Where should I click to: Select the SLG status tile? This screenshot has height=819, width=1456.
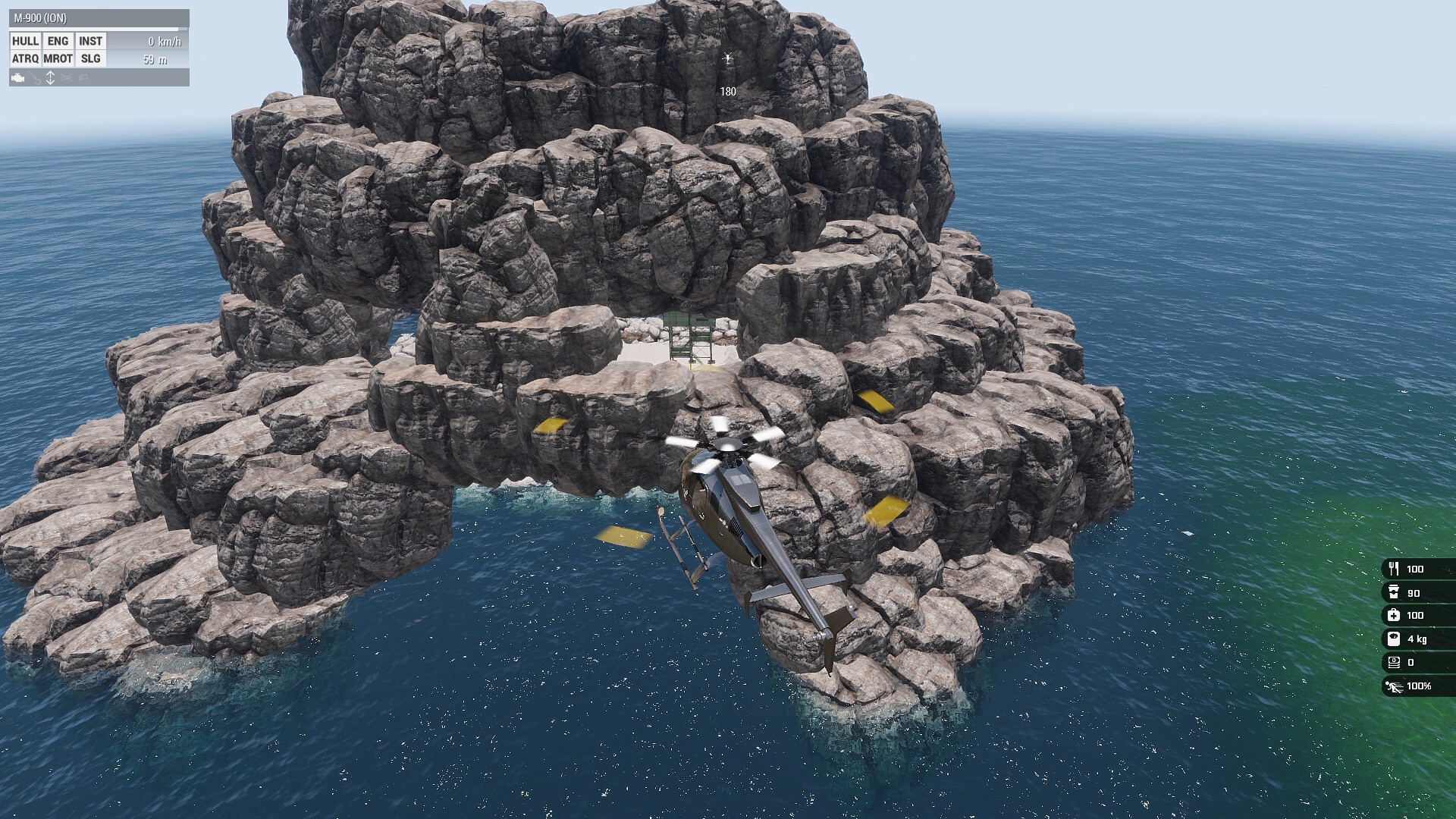(x=90, y=58)
